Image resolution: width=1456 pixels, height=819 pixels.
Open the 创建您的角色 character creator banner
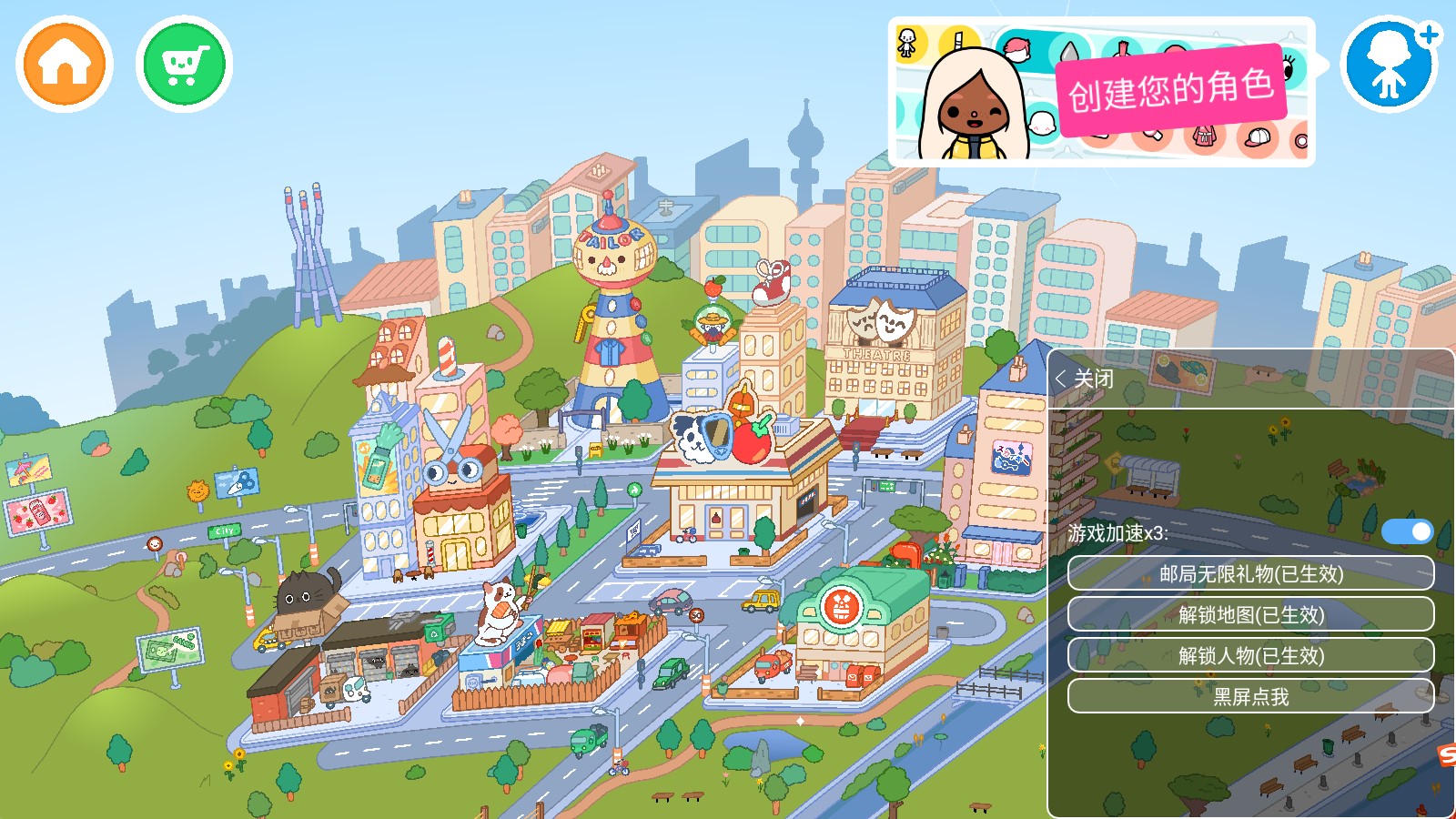point(1101,92)
